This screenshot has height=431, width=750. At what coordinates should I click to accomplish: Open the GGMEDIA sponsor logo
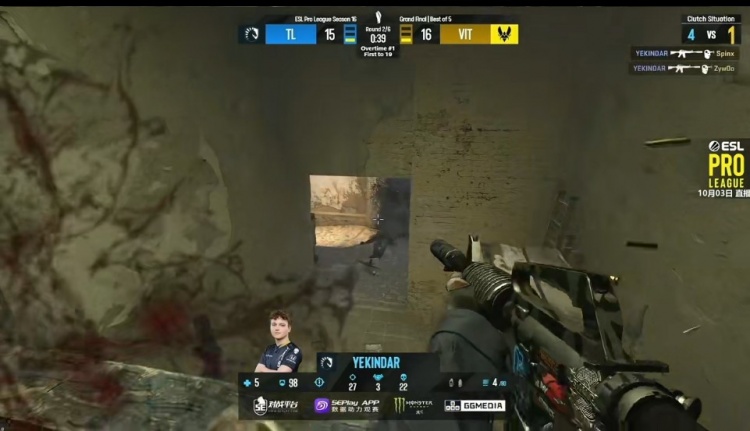(474, 405)
